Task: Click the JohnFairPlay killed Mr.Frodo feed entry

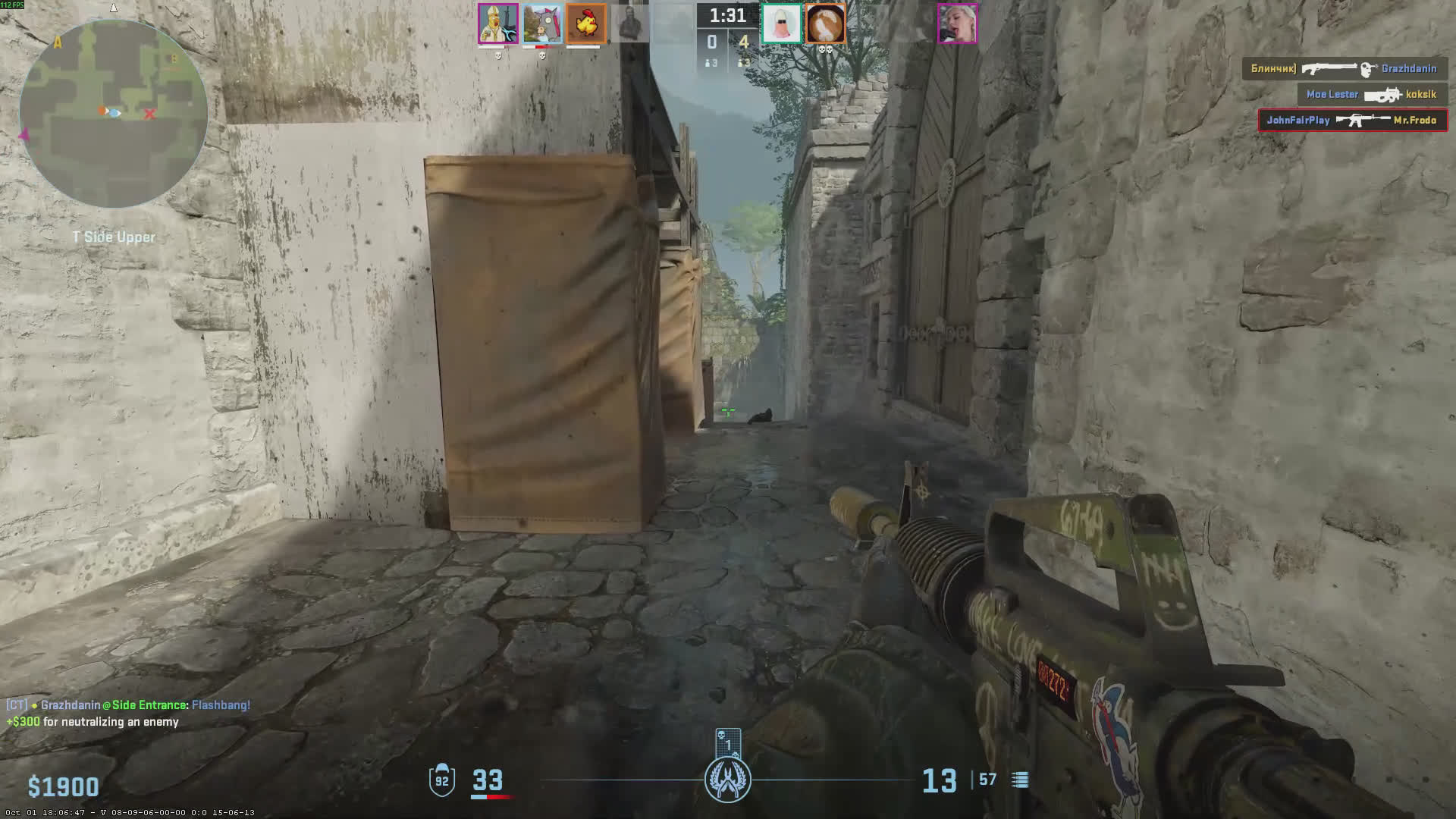Action: point(1352,120)
